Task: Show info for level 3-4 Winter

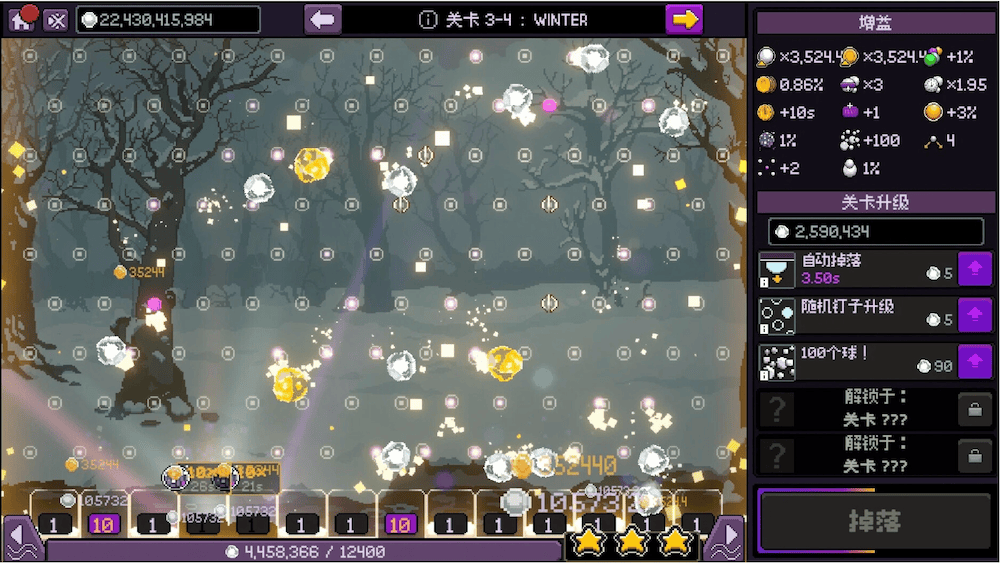Action: (x=428, y=20)
